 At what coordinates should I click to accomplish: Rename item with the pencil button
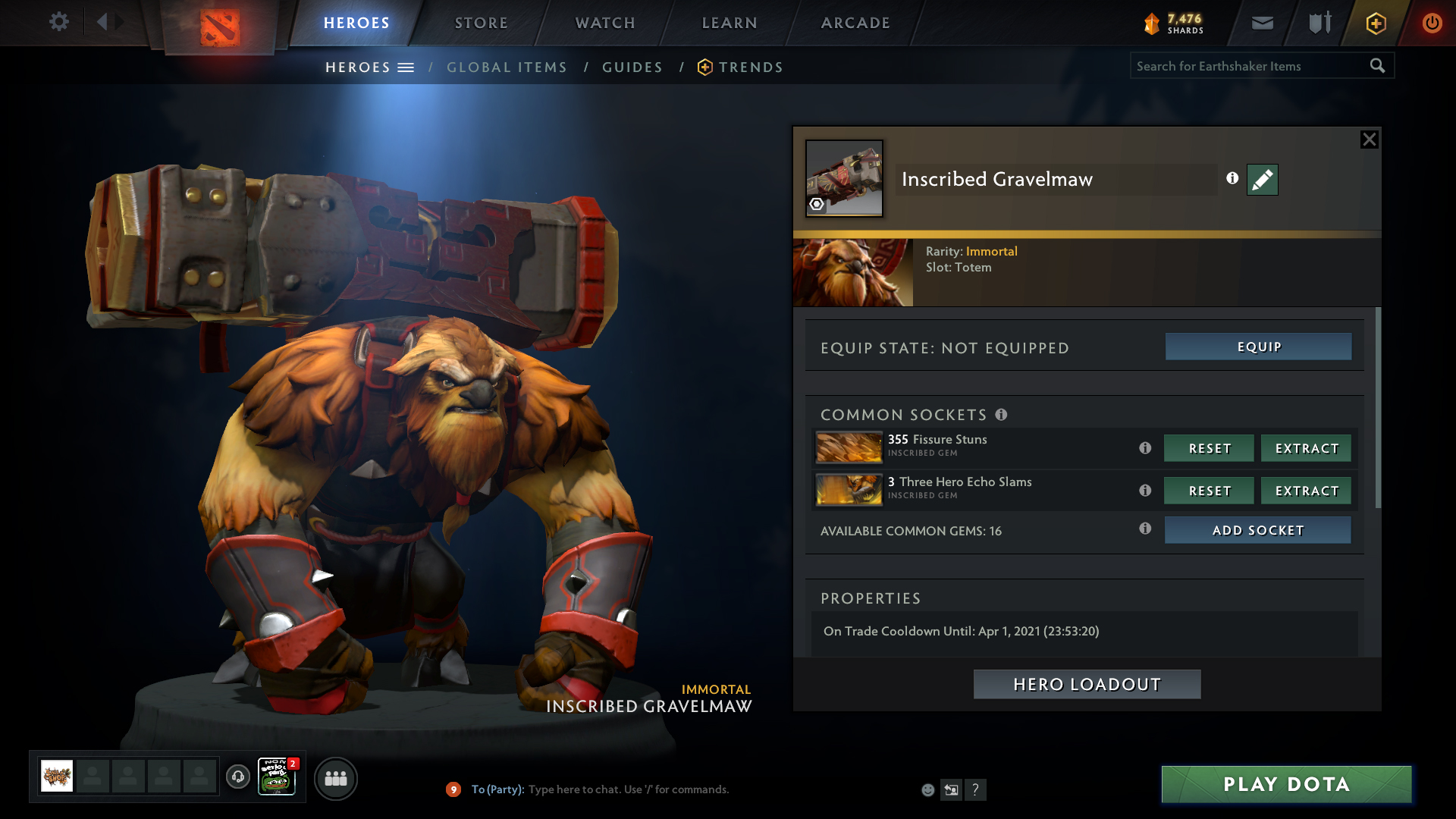[x=1262, y=180]
